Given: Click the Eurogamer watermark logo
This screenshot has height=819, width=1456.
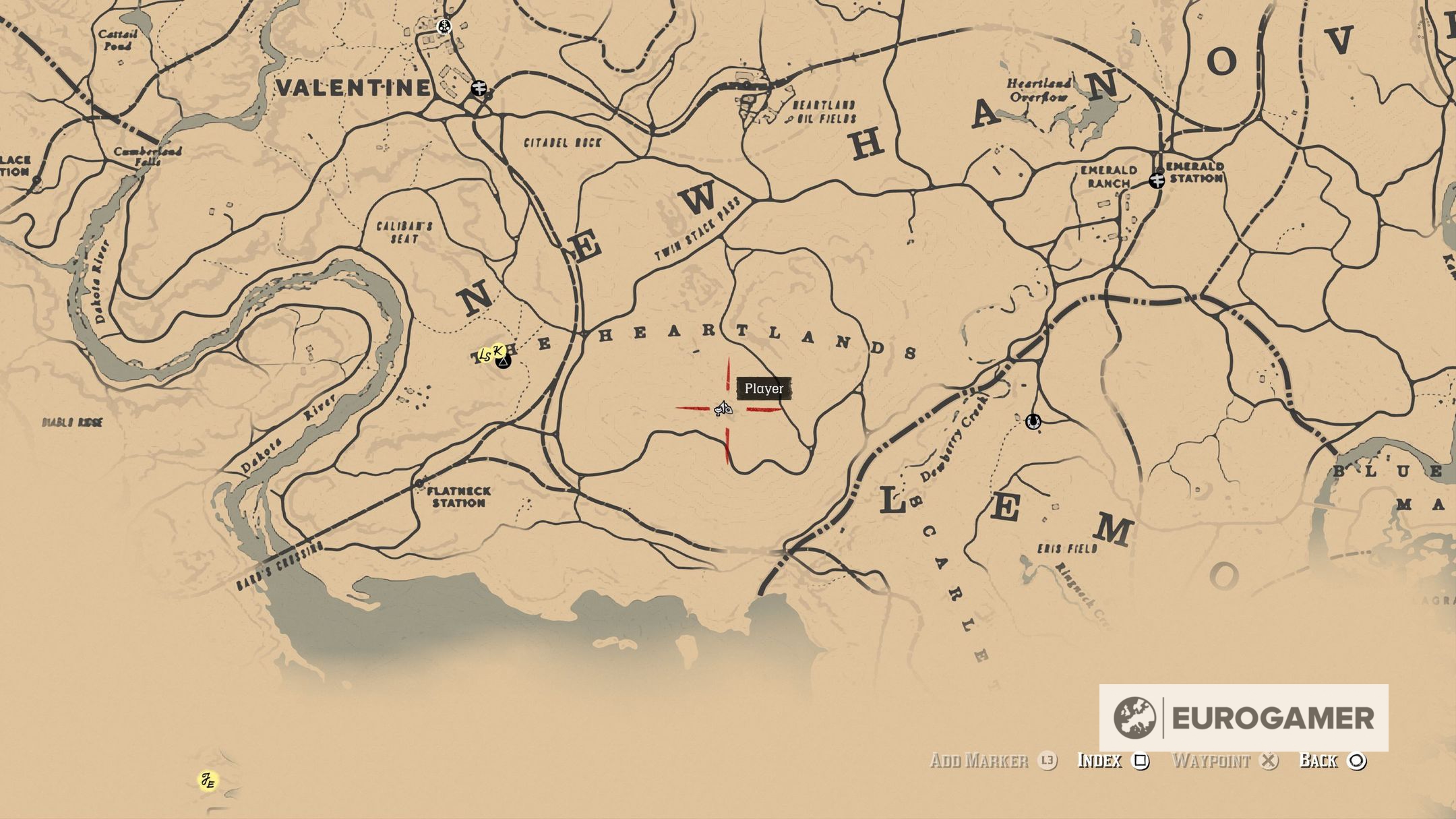Looking at the screenshot, I should pos(1243,717).
